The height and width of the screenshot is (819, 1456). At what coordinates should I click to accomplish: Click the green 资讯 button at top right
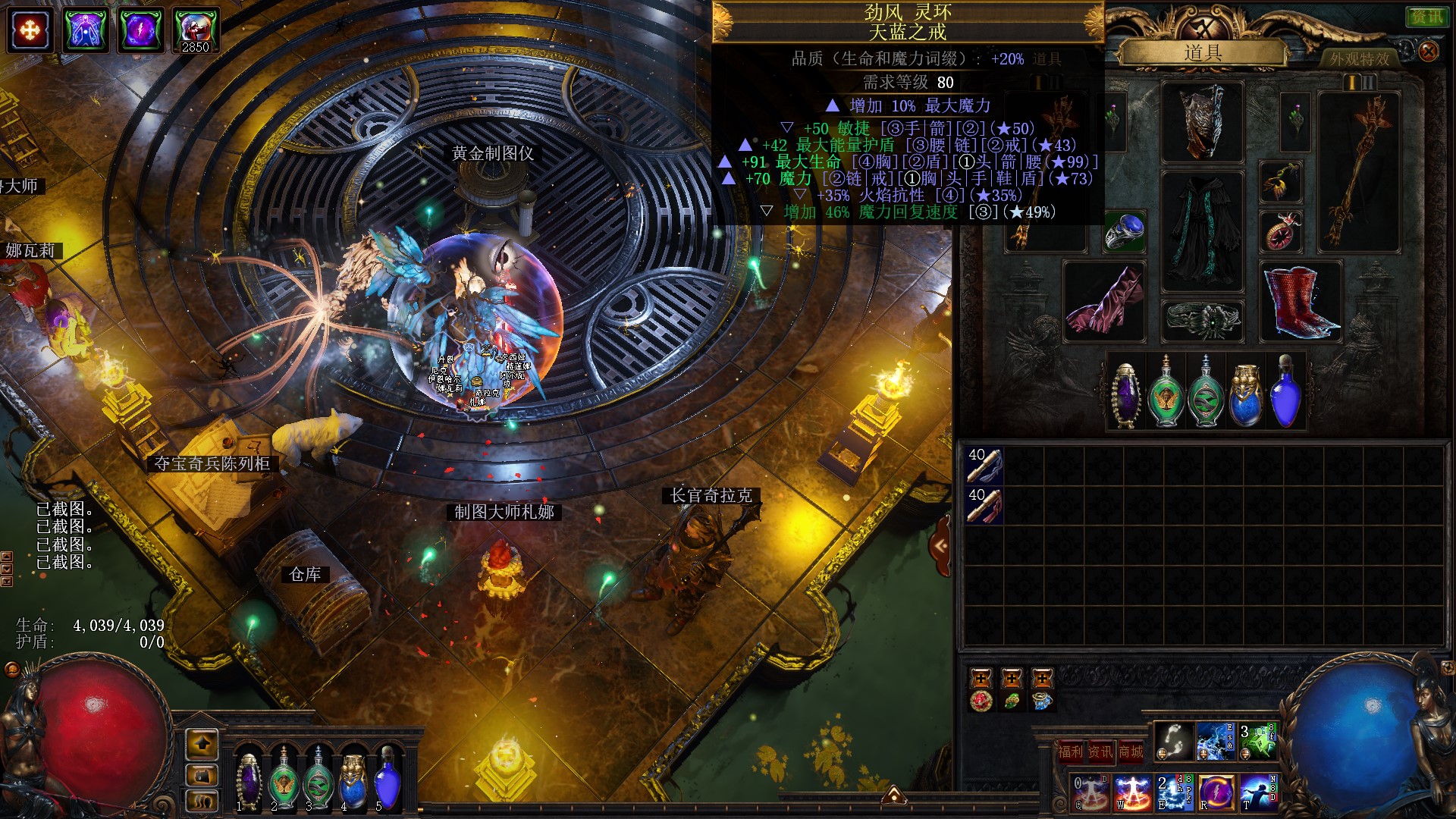pos(1426,17)
